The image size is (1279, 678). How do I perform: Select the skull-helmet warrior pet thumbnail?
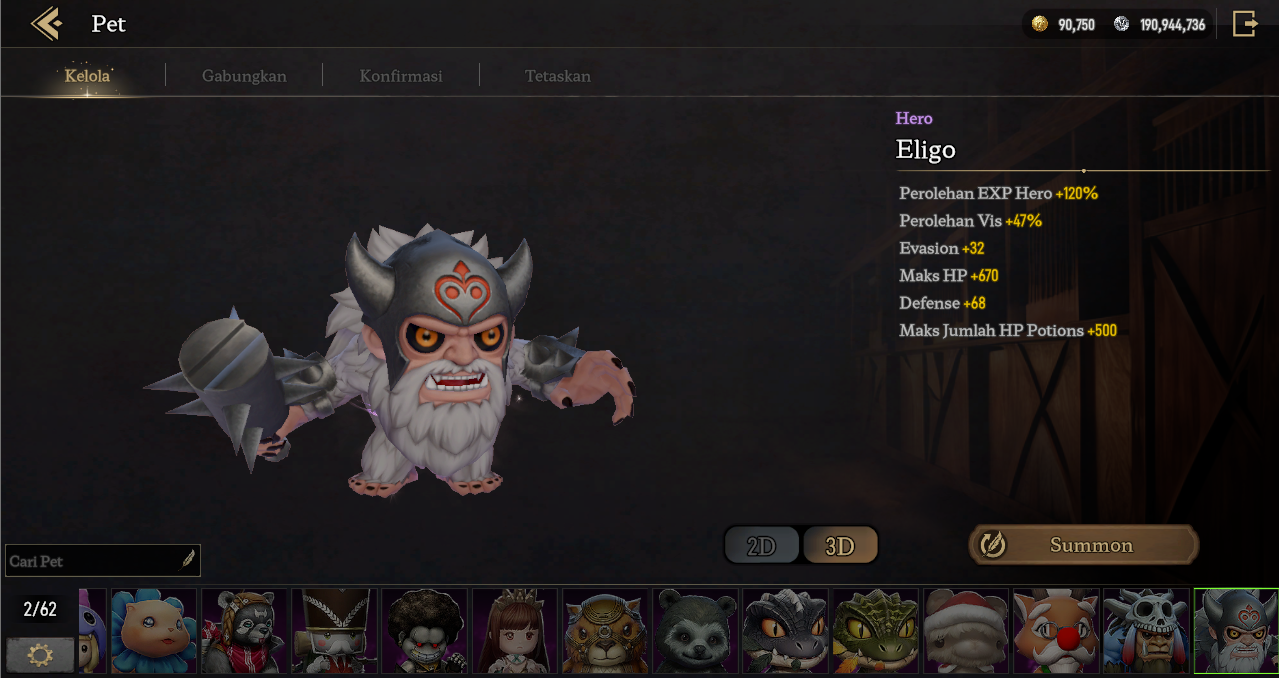pos(1145,631)
